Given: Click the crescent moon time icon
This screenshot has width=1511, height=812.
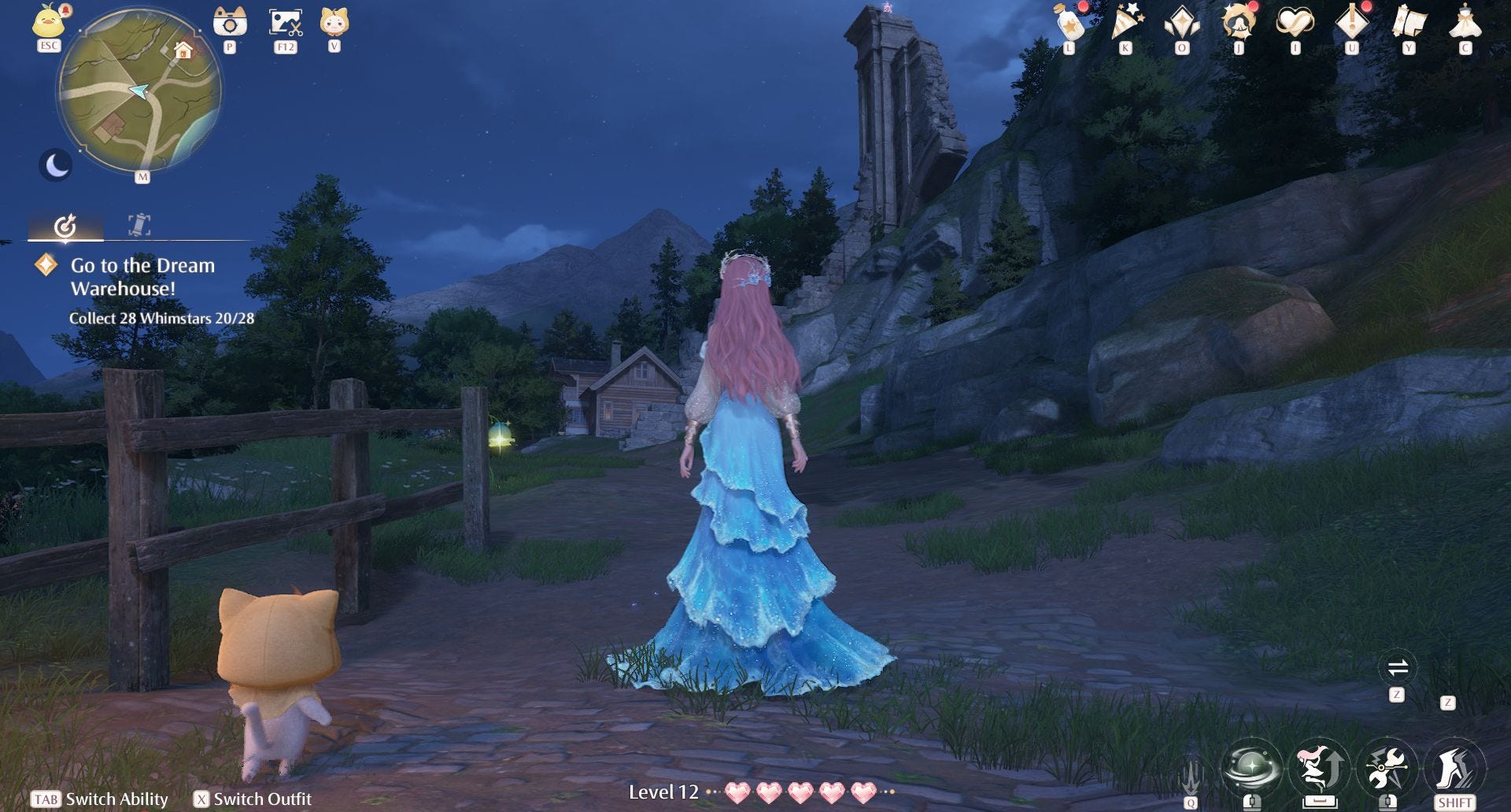Looking at the screenshot, I should tap(56, 165).
